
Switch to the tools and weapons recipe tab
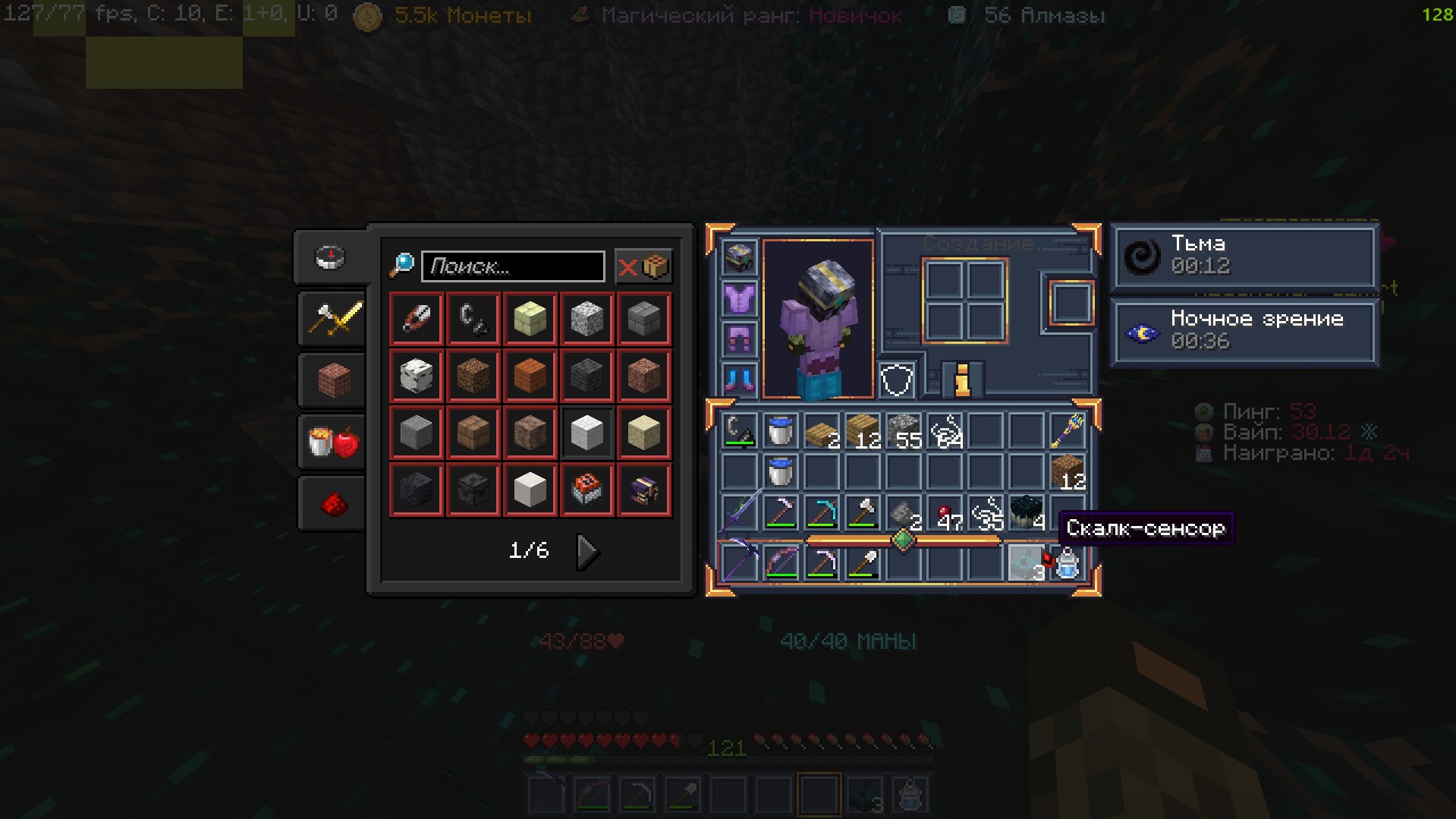[x=332, y=319]
